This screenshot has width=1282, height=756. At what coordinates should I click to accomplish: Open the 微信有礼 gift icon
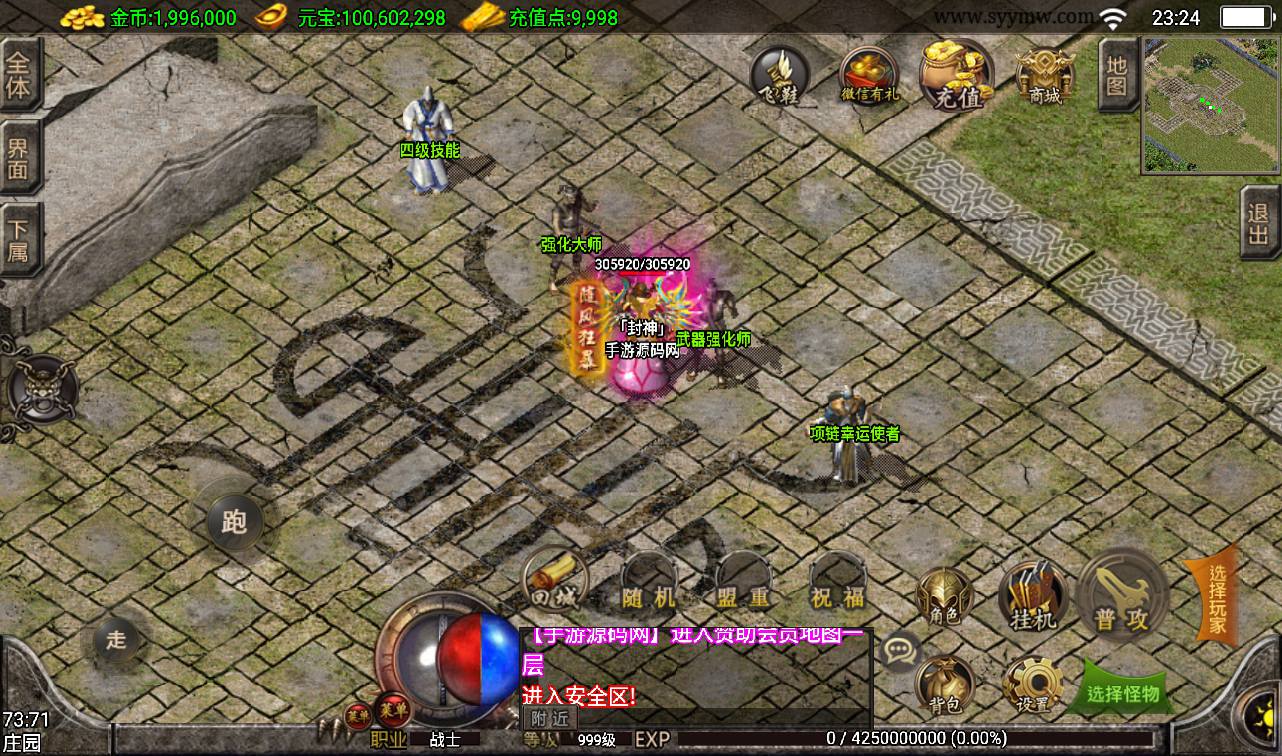pos(869,75)
